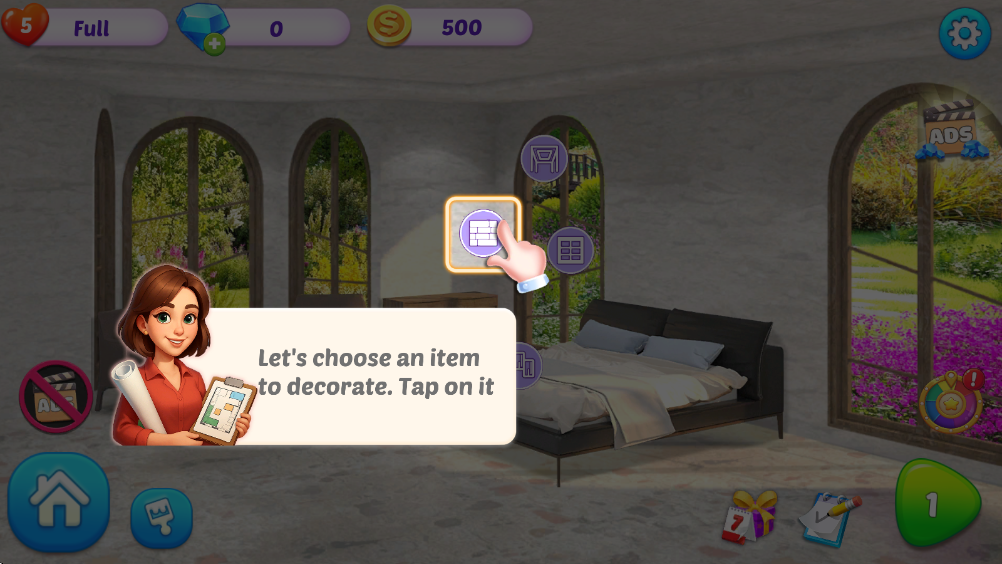Choose the chair furniture decoration icon

point(544,159)
